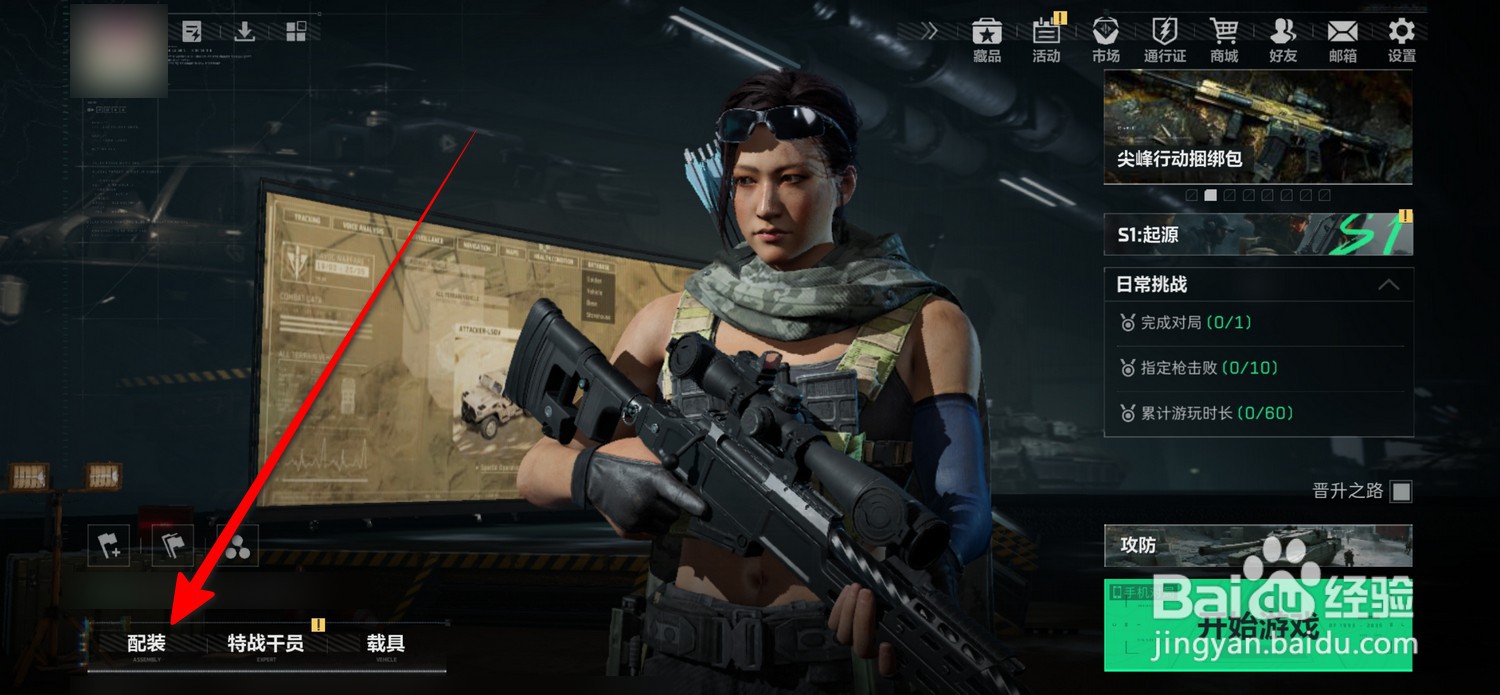Visit the 商城 shopping cart store
The width and height of the screenshot is (1500, 695).
[1224, 40]
